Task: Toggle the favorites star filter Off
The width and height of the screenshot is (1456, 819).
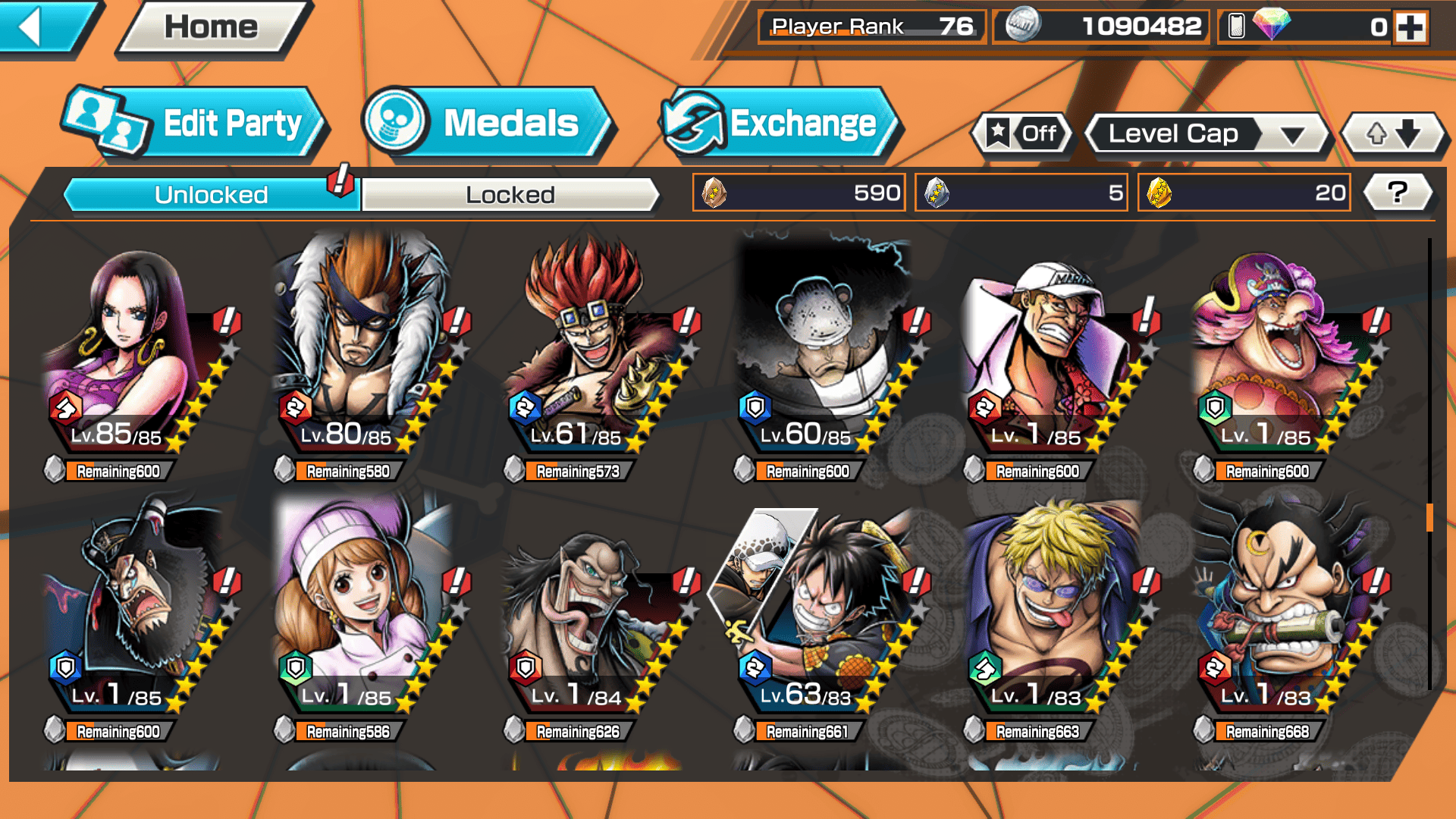Action: 1023,134
